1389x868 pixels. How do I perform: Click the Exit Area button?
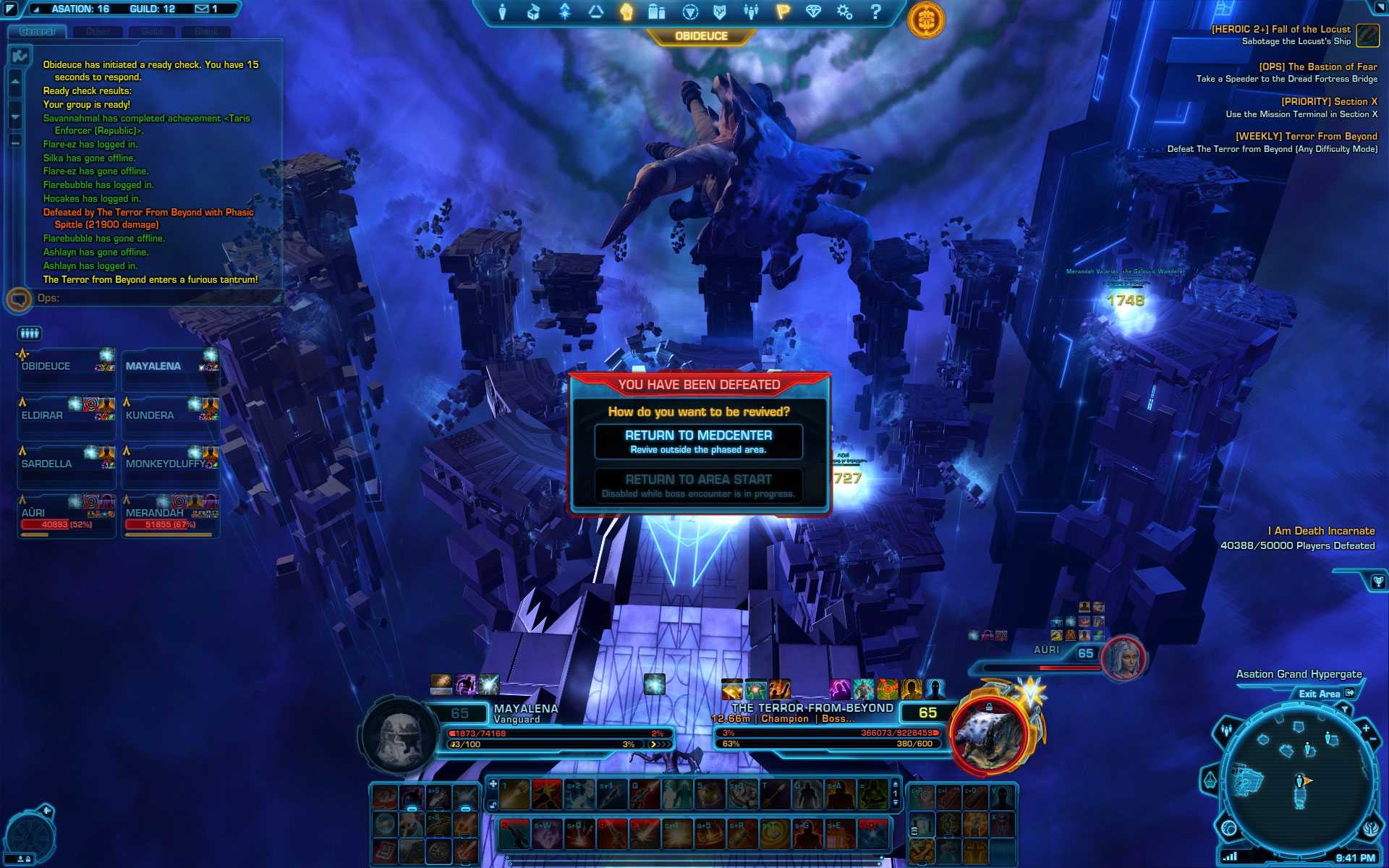pos(1325,694)
